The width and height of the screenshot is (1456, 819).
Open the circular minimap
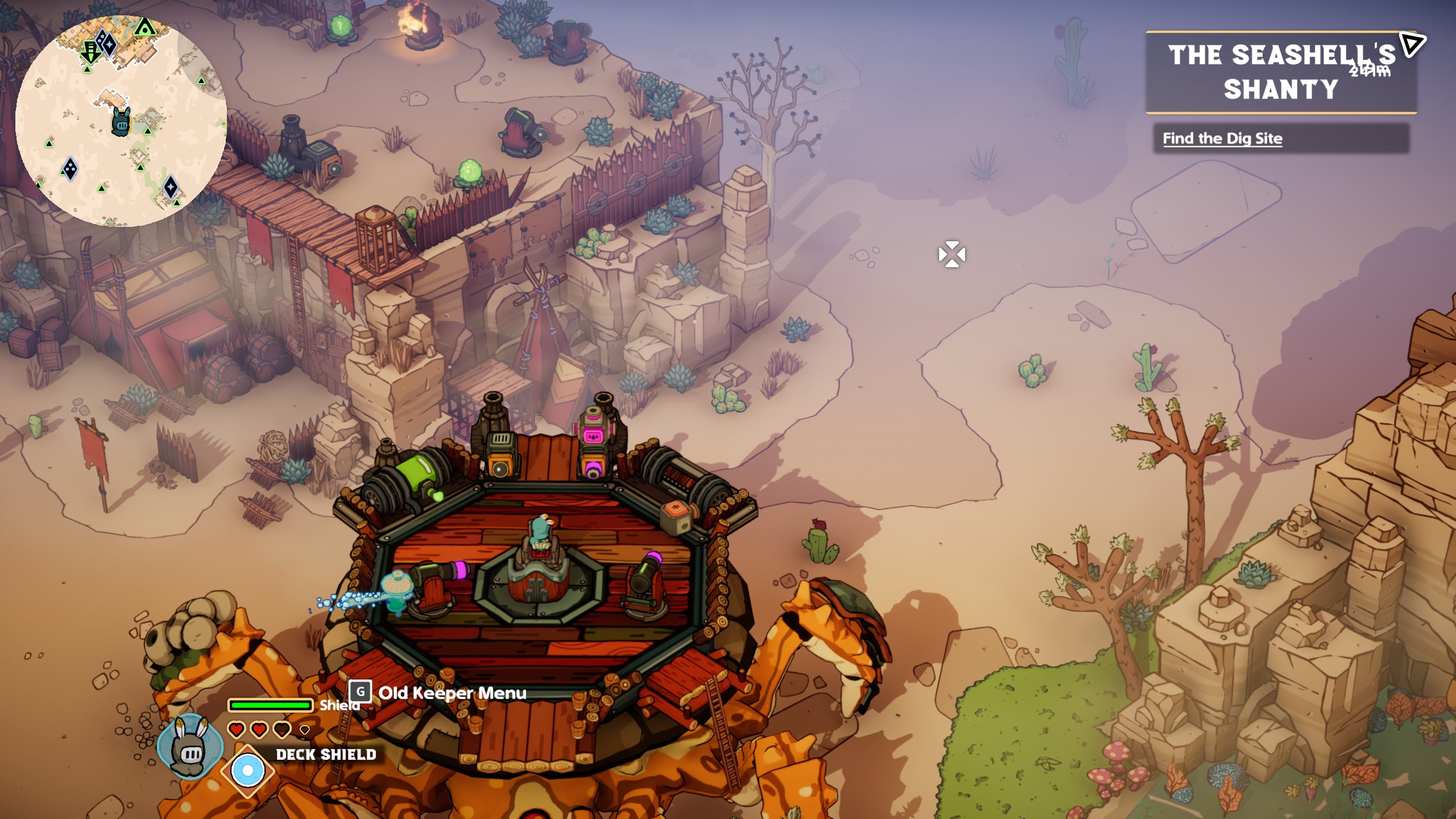121,121
